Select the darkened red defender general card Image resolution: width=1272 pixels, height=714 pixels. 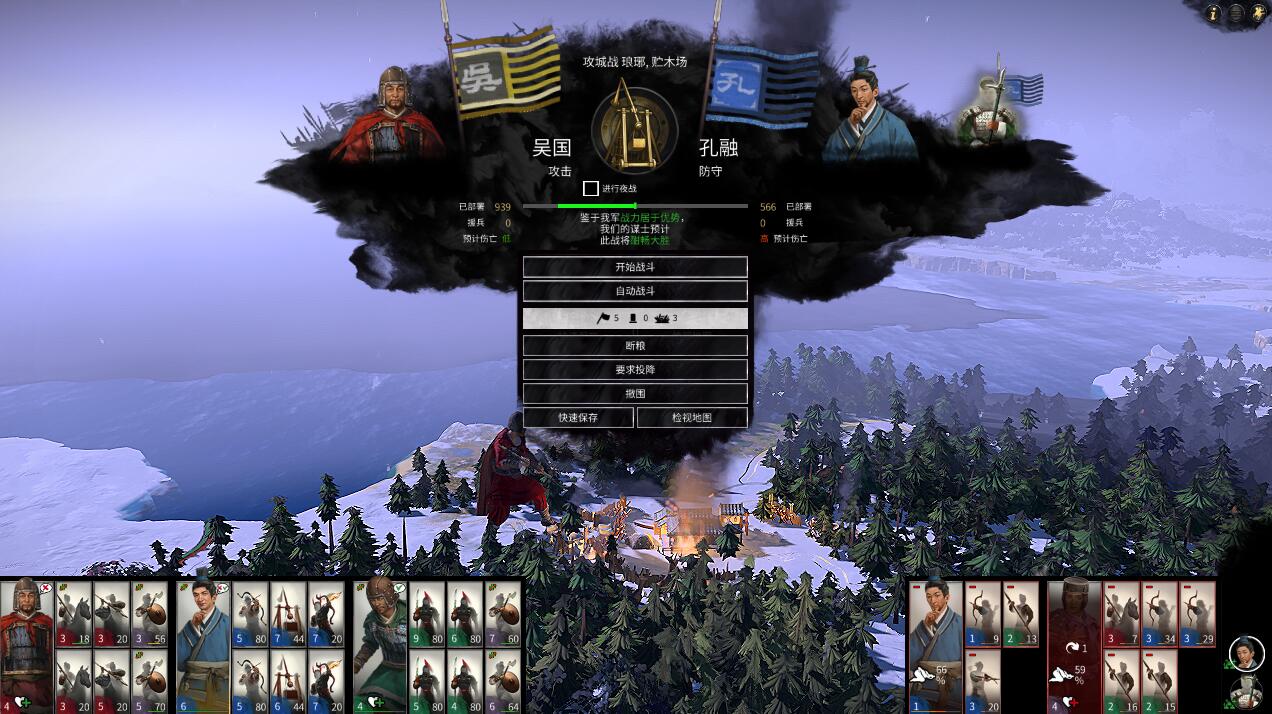[x=1074, y=644]
